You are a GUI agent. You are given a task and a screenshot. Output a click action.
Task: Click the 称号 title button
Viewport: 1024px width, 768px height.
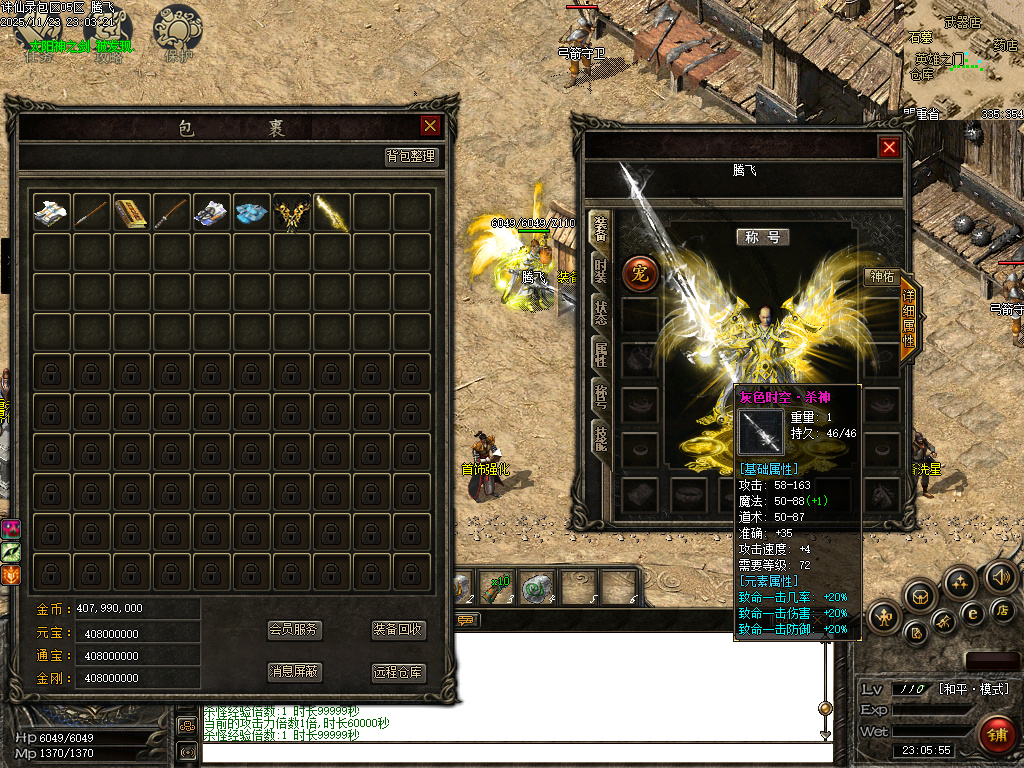[763, 237]
